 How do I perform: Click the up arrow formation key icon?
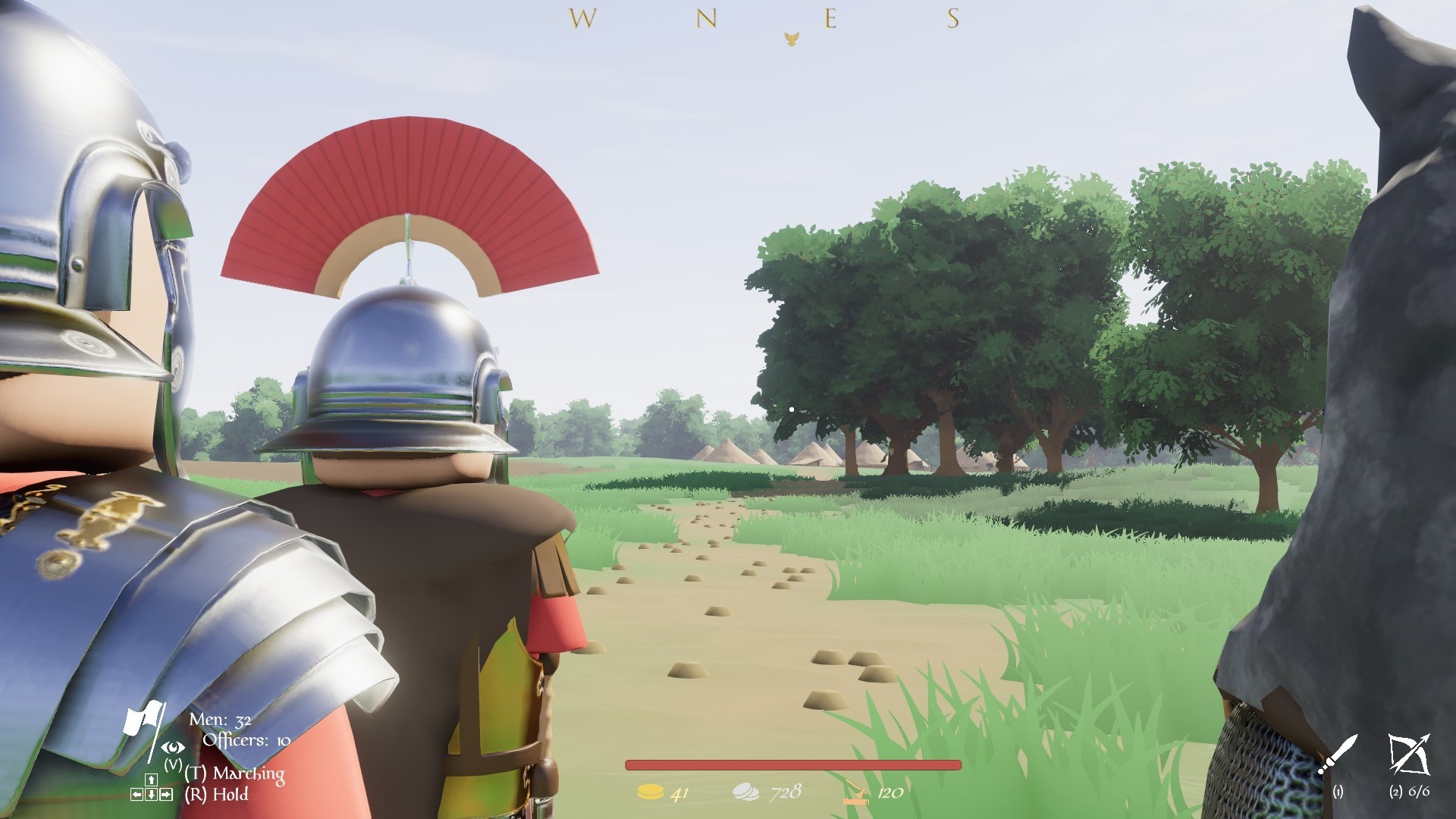152,780
